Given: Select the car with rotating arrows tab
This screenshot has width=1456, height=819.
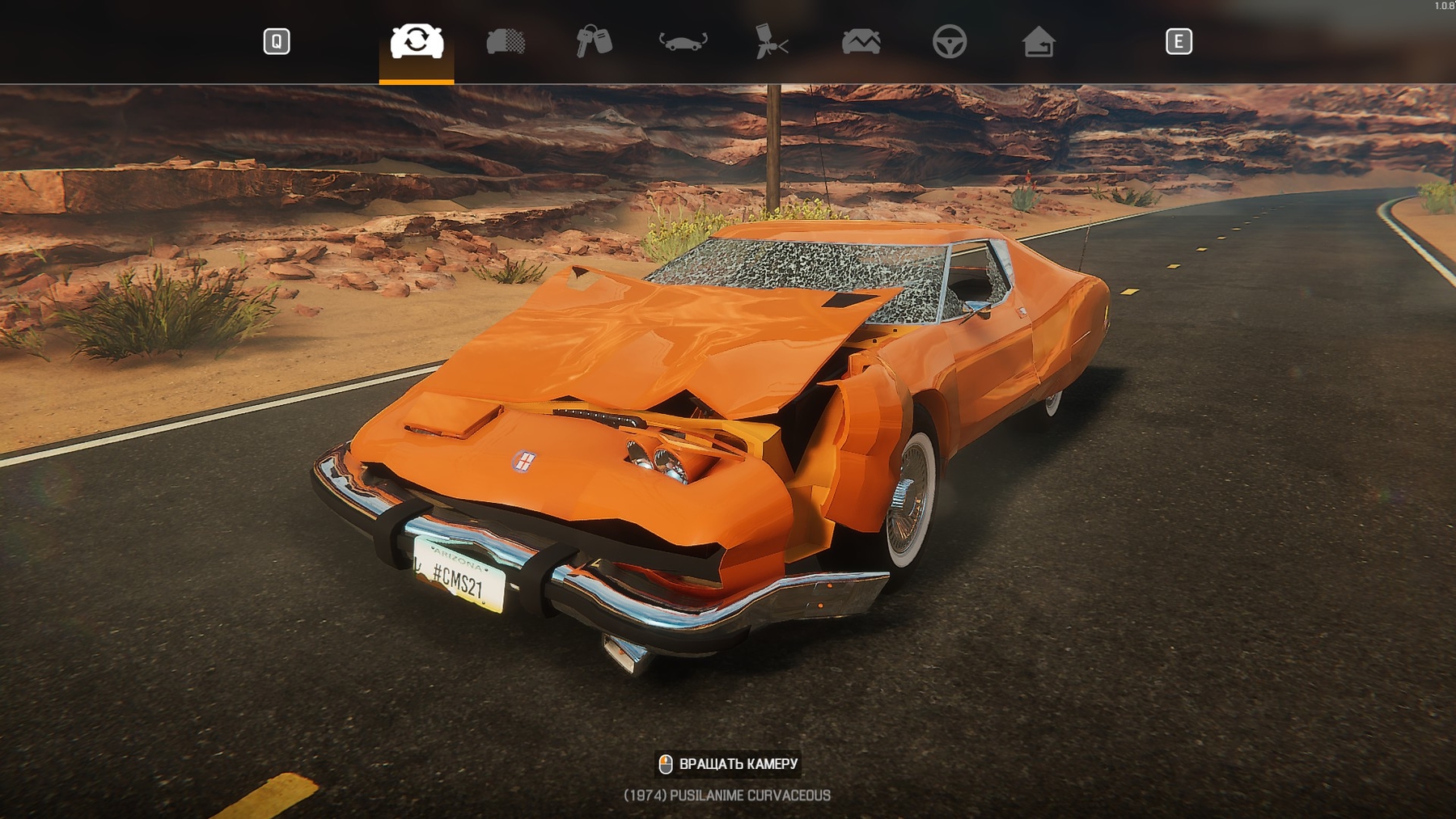Looking at the screenshot, I should [x=417, y=41].
